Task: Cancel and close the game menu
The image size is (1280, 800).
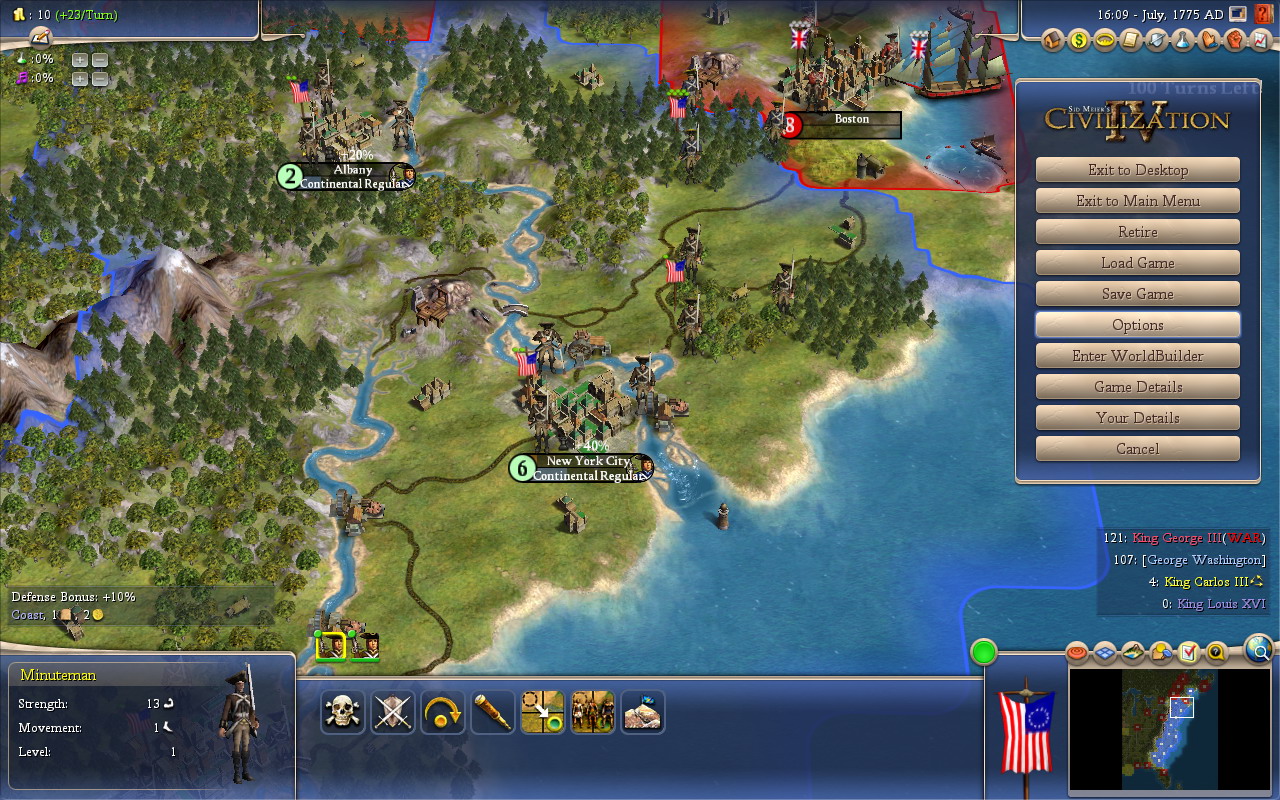Action: pos(1137,449)
